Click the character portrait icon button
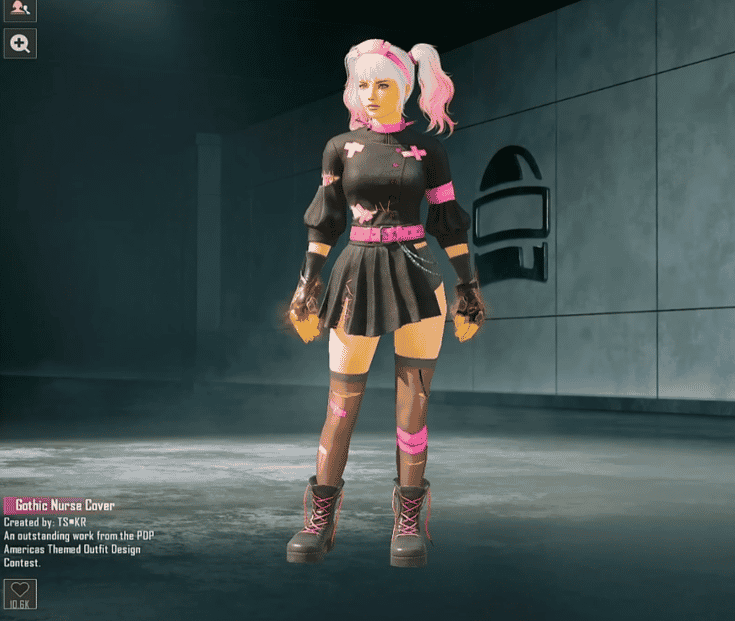 coord(20,9)
